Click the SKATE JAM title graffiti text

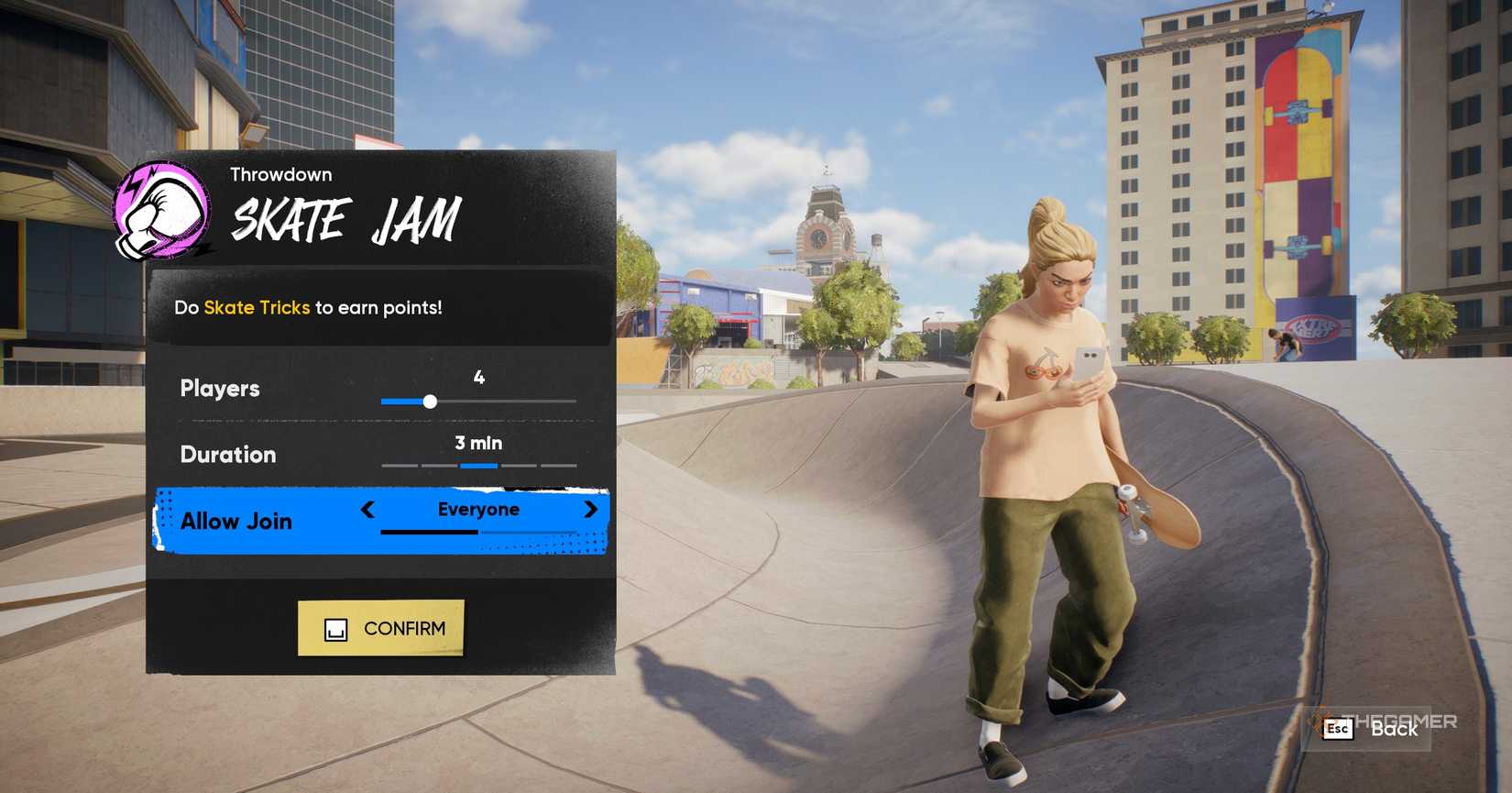pos(346,220)
